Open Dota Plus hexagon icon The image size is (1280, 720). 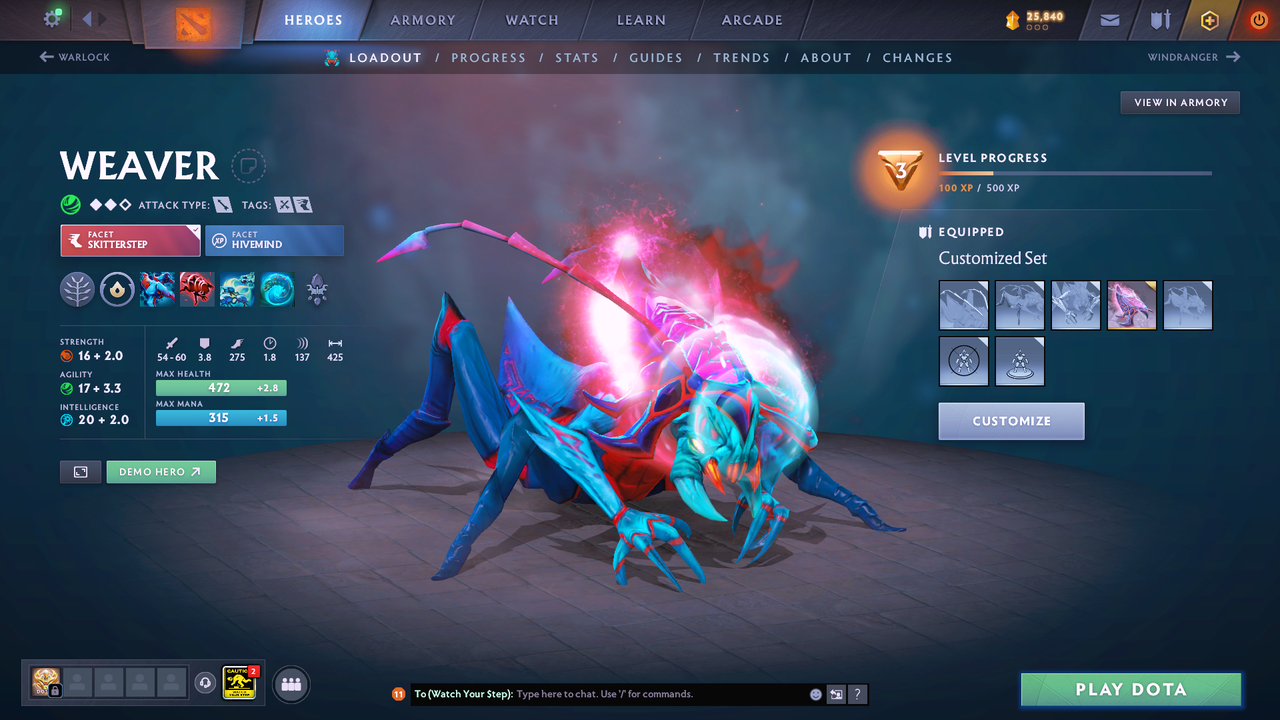1209,20
